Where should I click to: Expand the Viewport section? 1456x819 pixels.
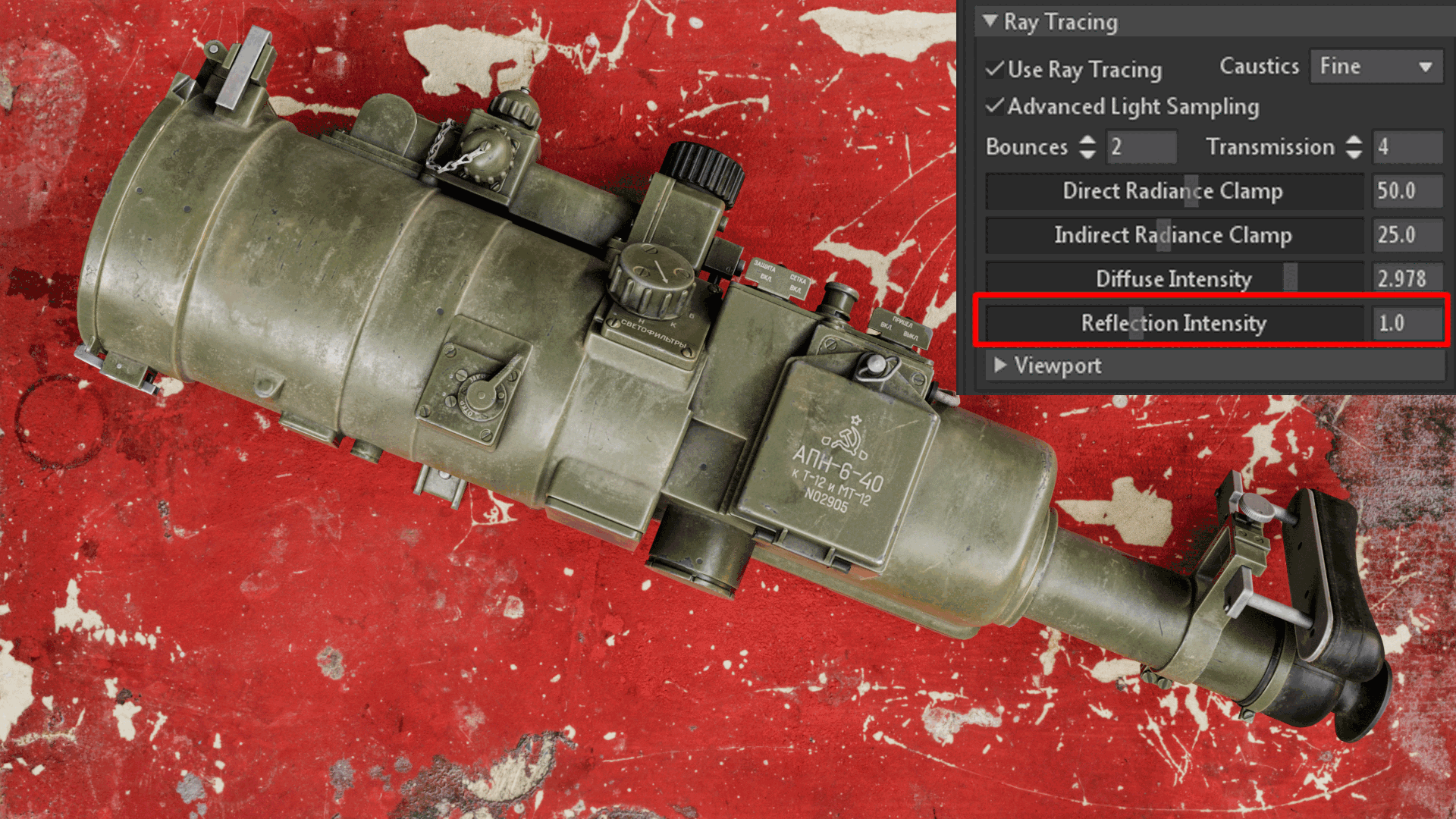click(x=1000, y=366)
